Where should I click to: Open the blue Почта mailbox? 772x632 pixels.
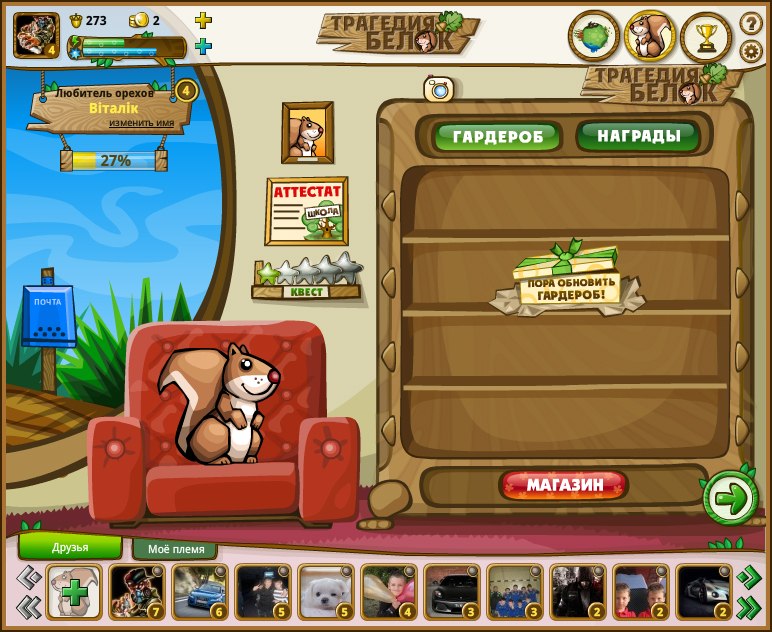[48, 317]
